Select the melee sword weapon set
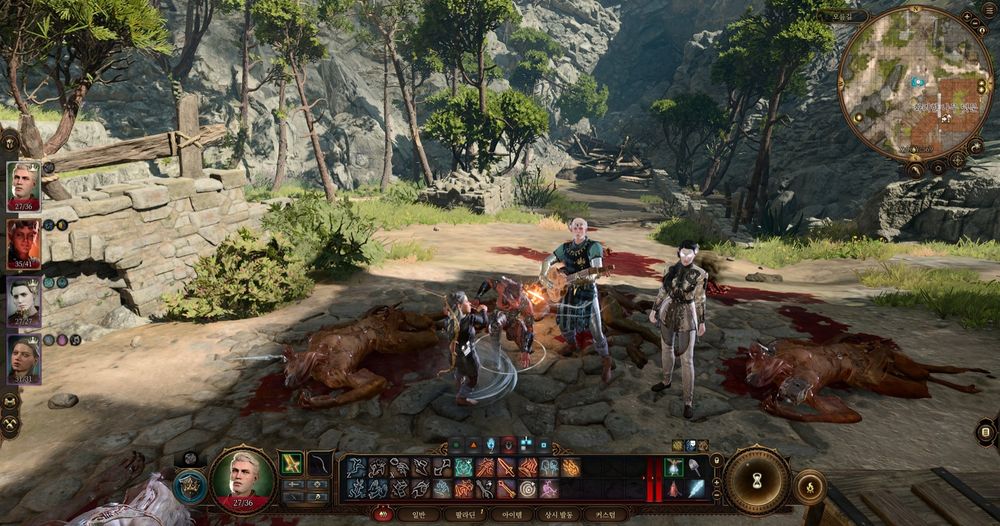This screenshot has height=526, width=1000. (x=292, y=463)
